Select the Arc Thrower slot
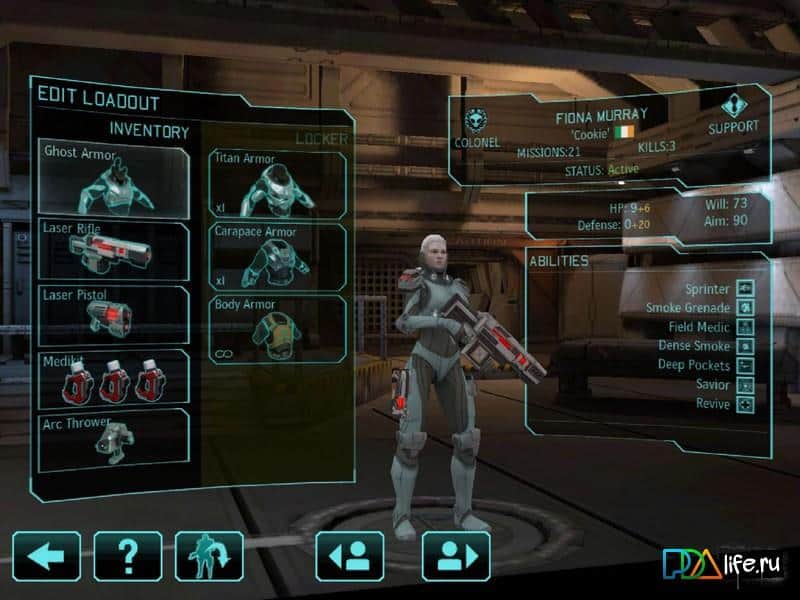This screenshot has height=600, width=800. [114, 440]
